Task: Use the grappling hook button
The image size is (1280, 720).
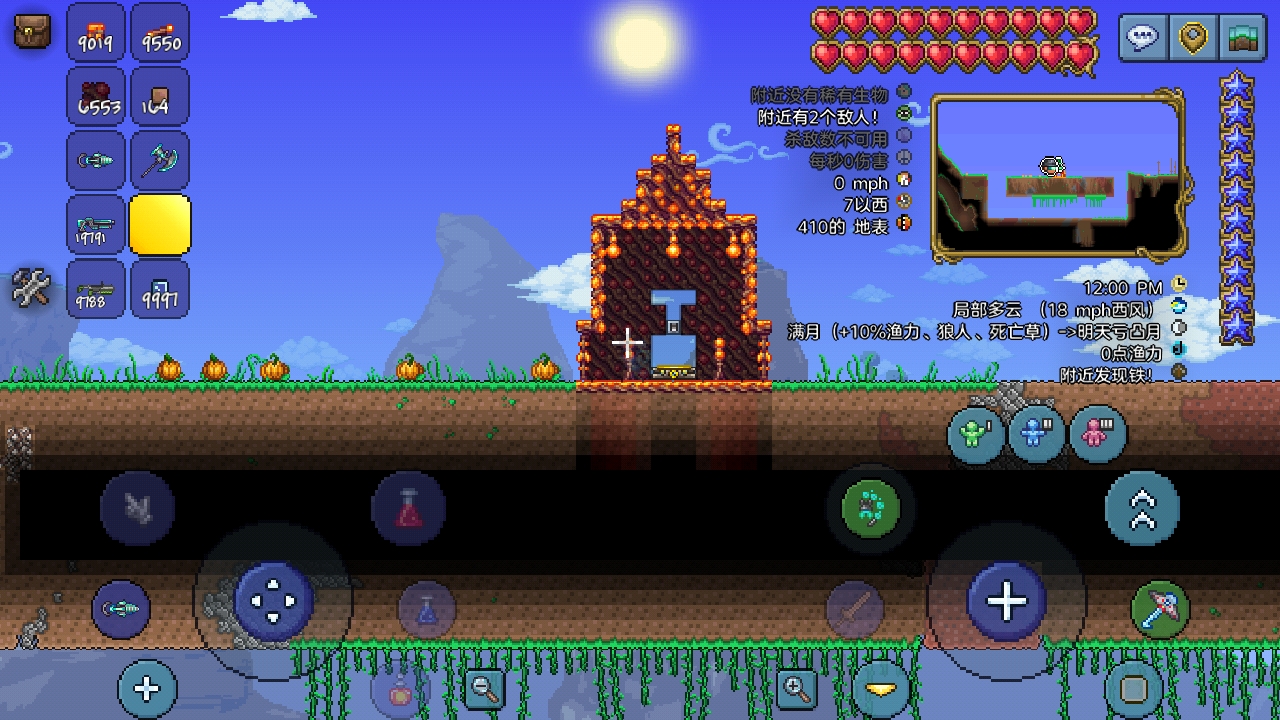Action: pyautogui.click(x=871, y=509)
